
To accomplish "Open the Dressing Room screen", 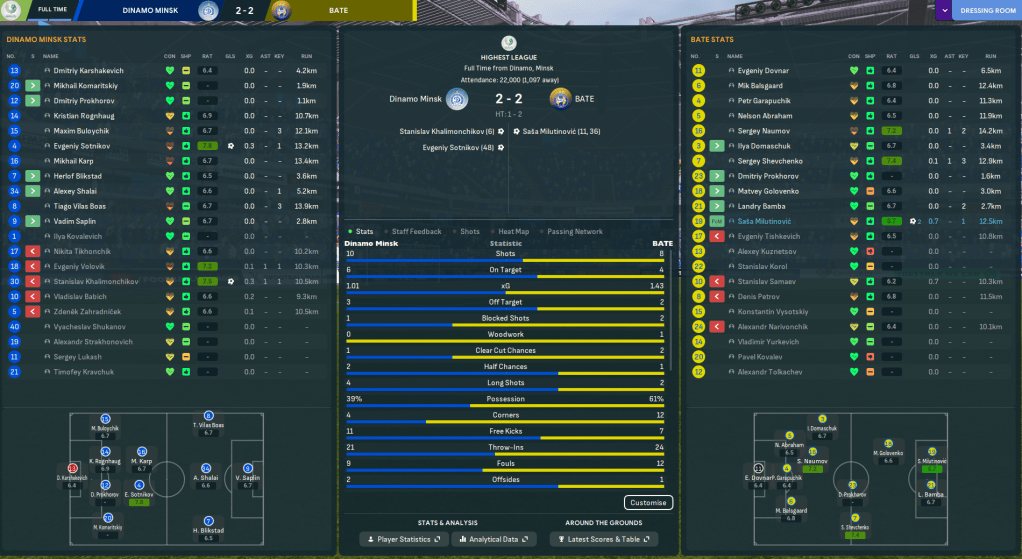I will pyautogui.click(x=987, y=12).
